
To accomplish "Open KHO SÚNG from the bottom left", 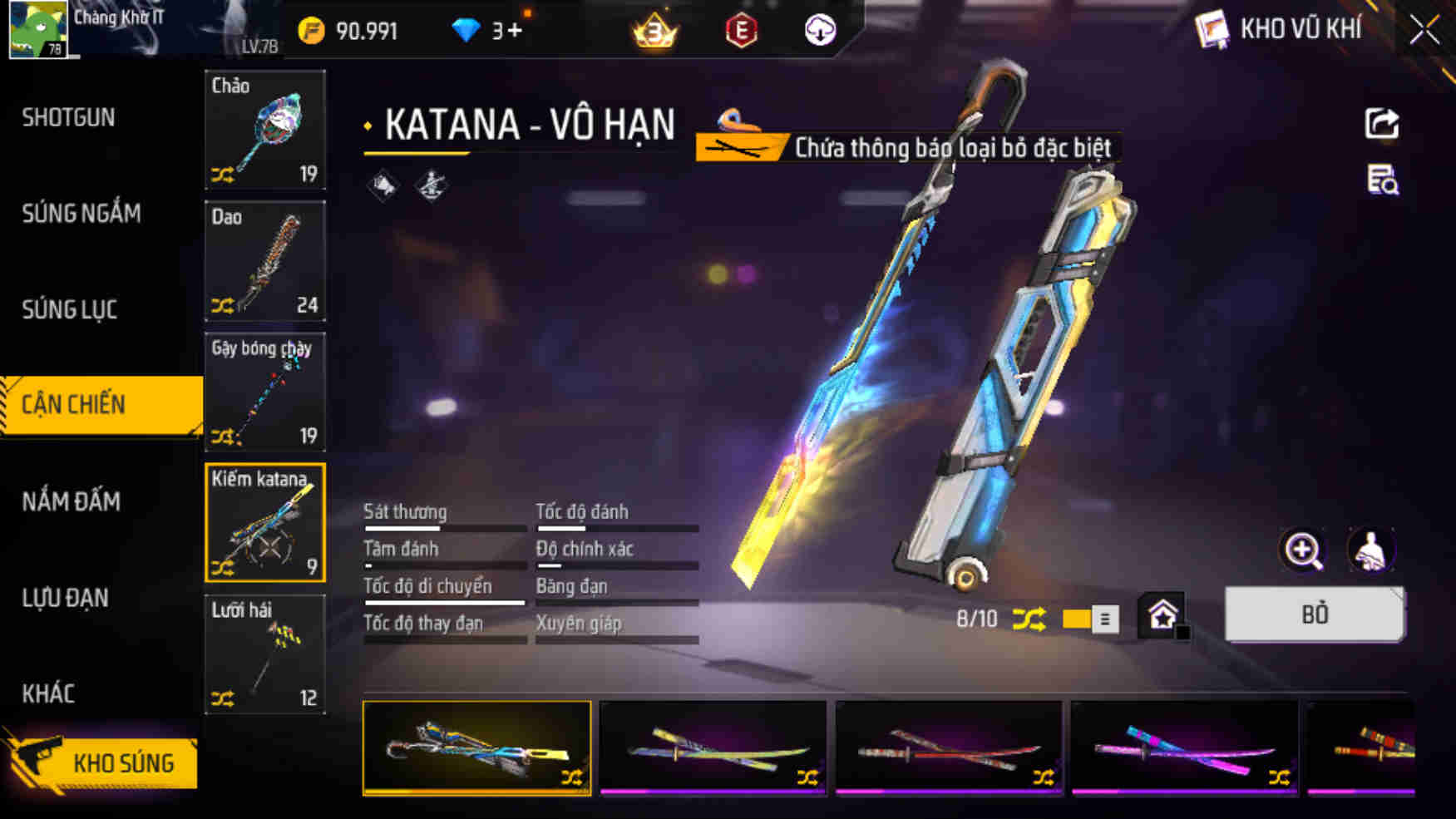I will [x=123, y=762].
